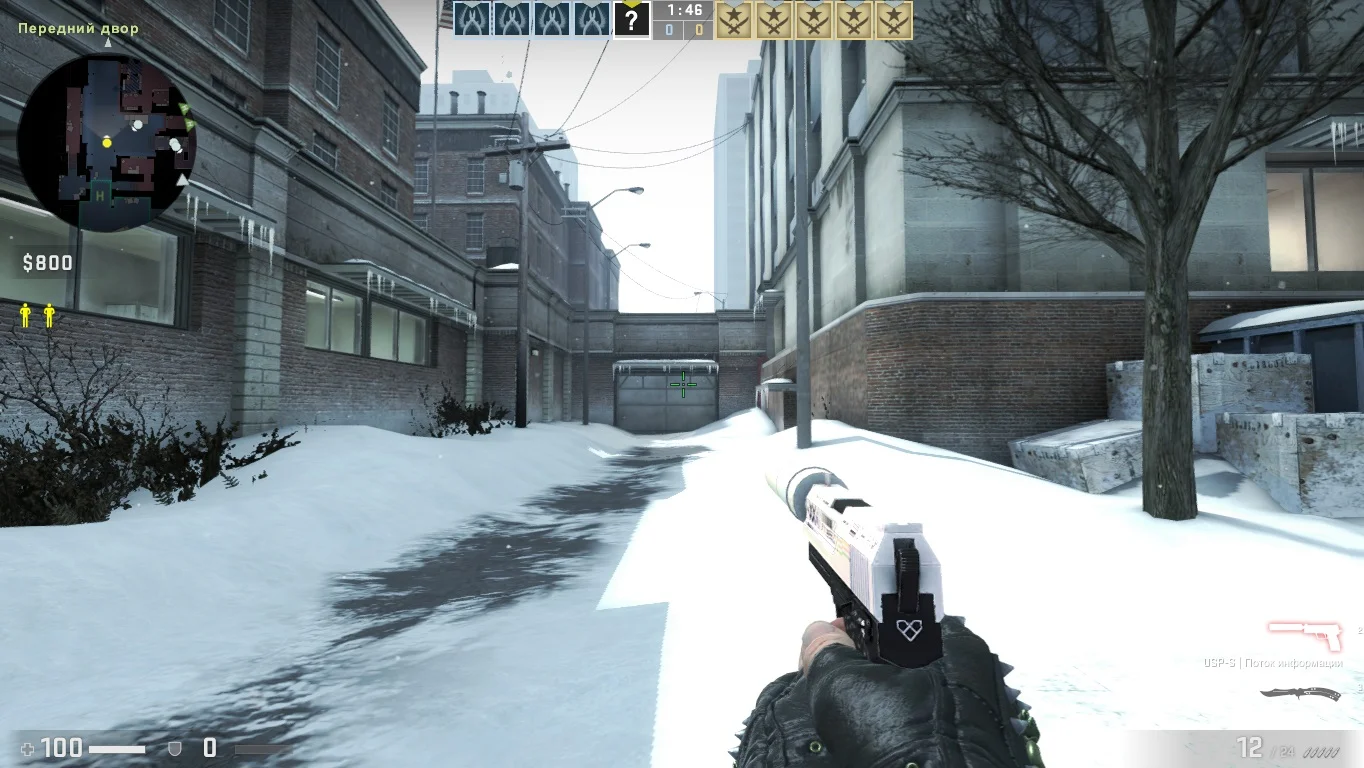Select the question mark player avatar
Viewport: 1364px width, 768px height.
[631, 19]
